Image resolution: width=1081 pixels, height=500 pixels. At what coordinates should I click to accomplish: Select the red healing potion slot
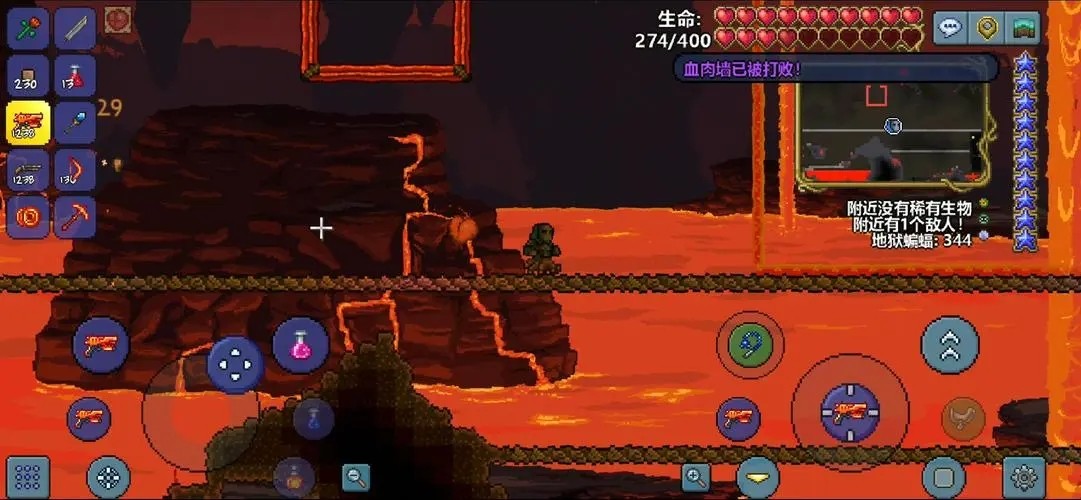pos(75,75)
